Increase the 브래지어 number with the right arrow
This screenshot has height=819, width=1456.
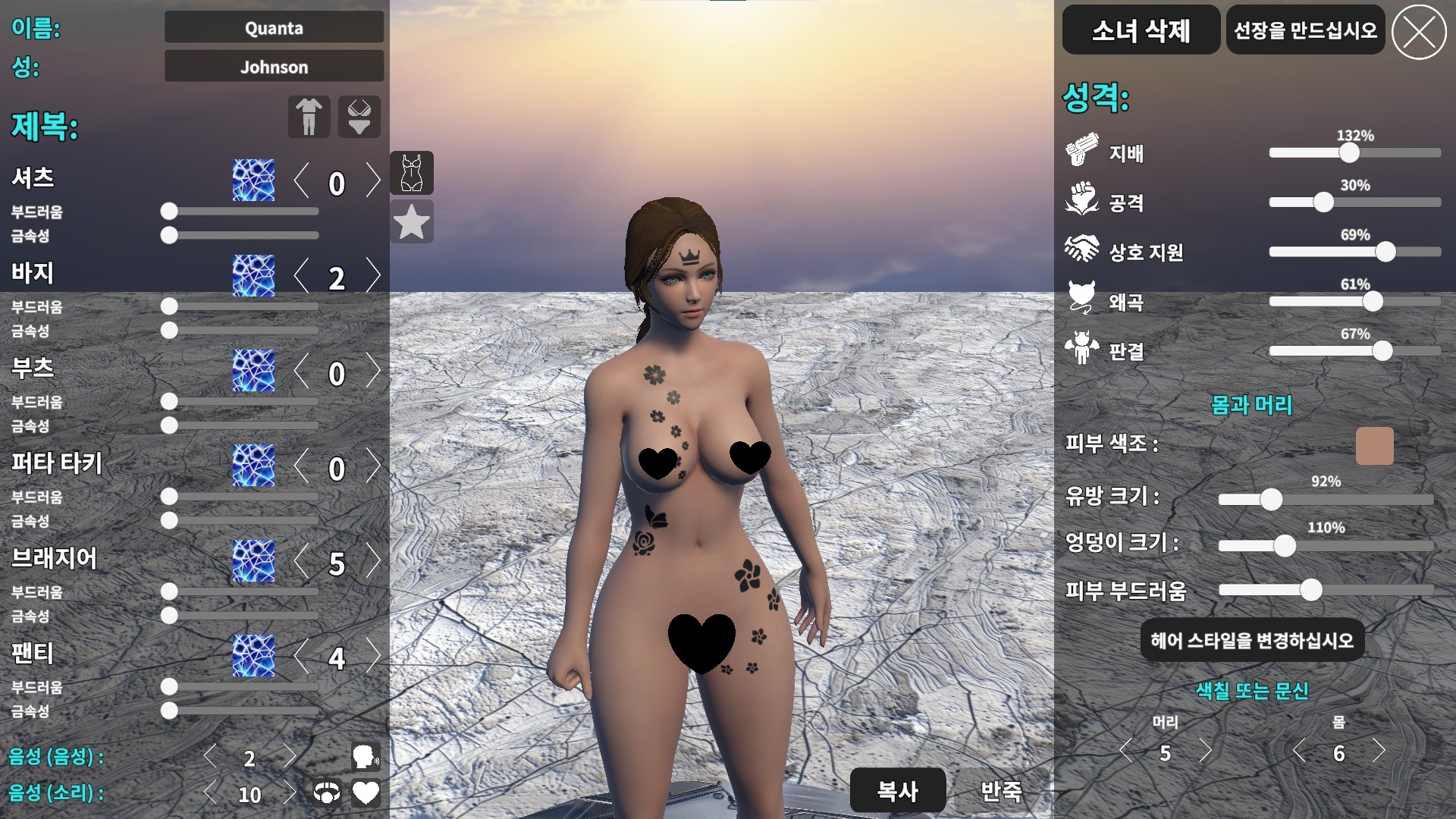click(372, 561)
